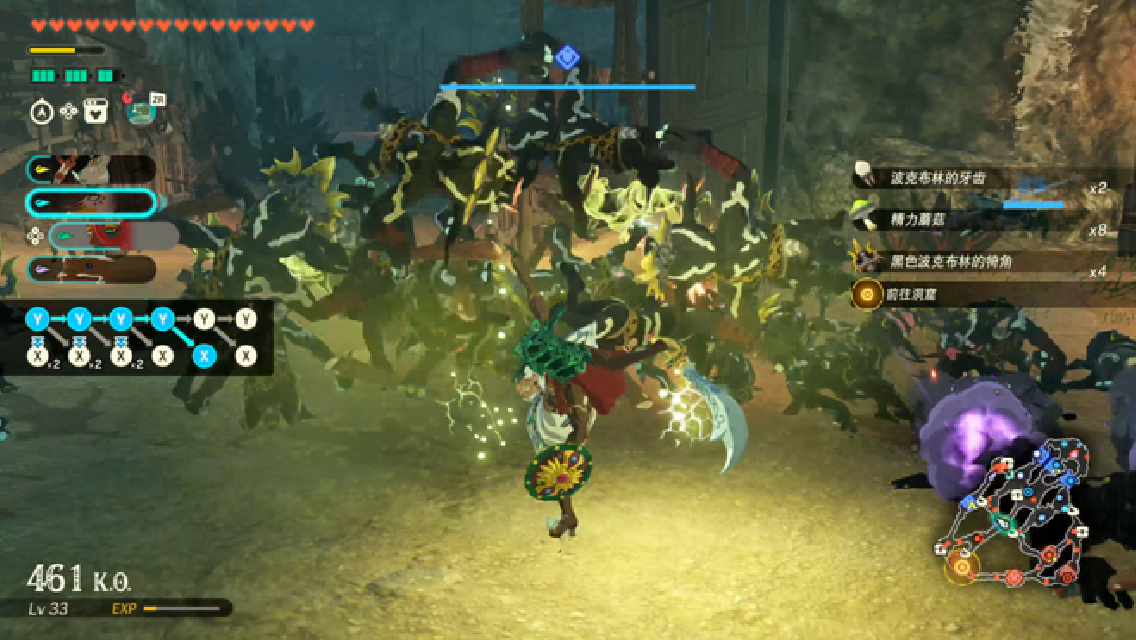Viewport: 1136px width, 640px height.
Task: Select the highlighted cyan-arrow character panel
Action: point(90,203)
